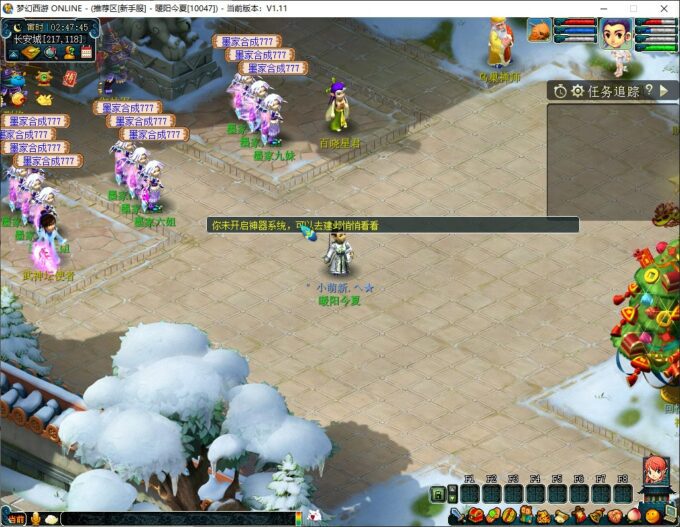Close the game window
Image resolution: width=680 pixels, height=527 pixels.
[x=663, y=8]
